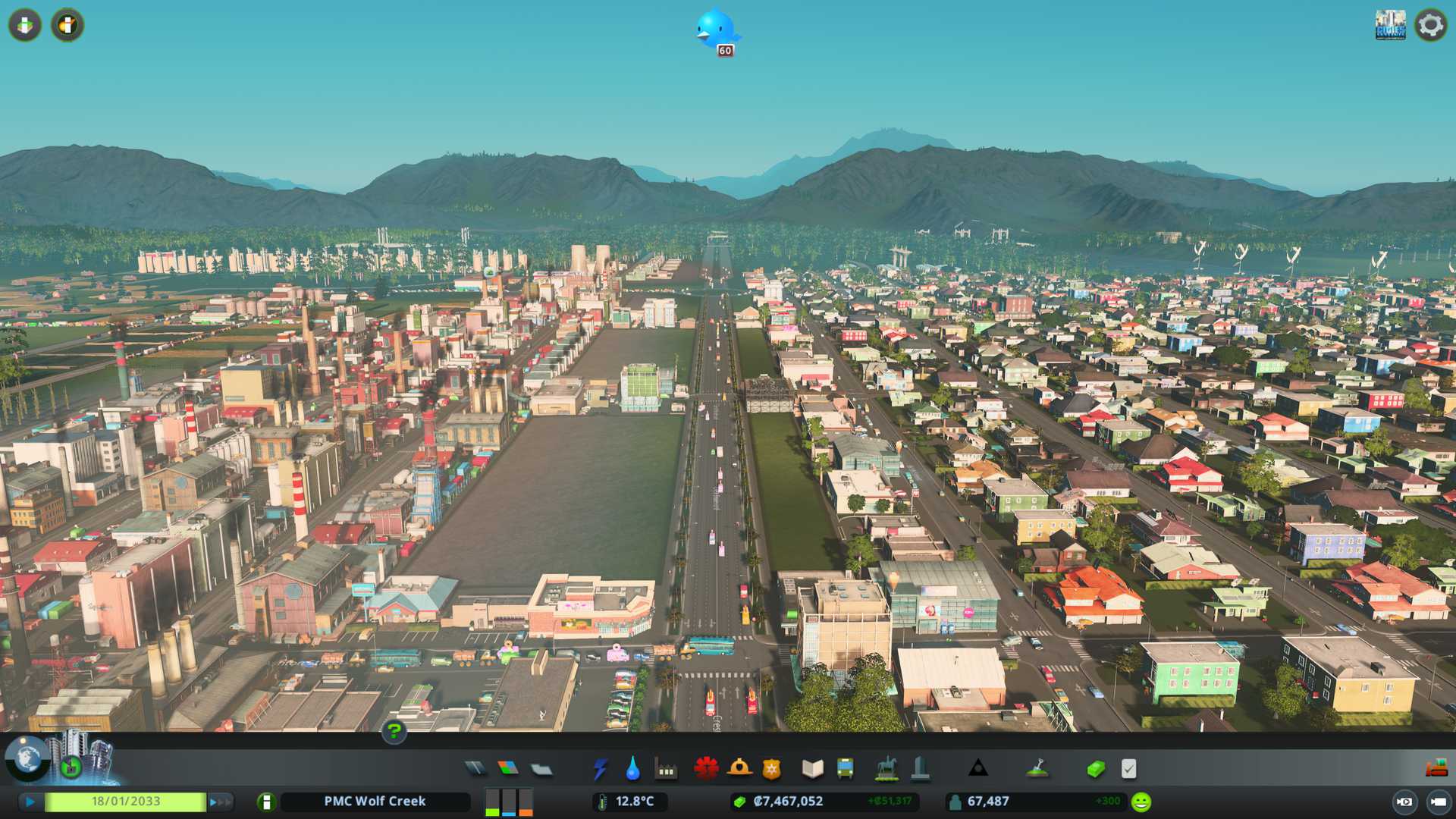Screen dimensions: 1456x819
Task: Open the City Policies checklist panel
Action: [x=1128, y=769]
